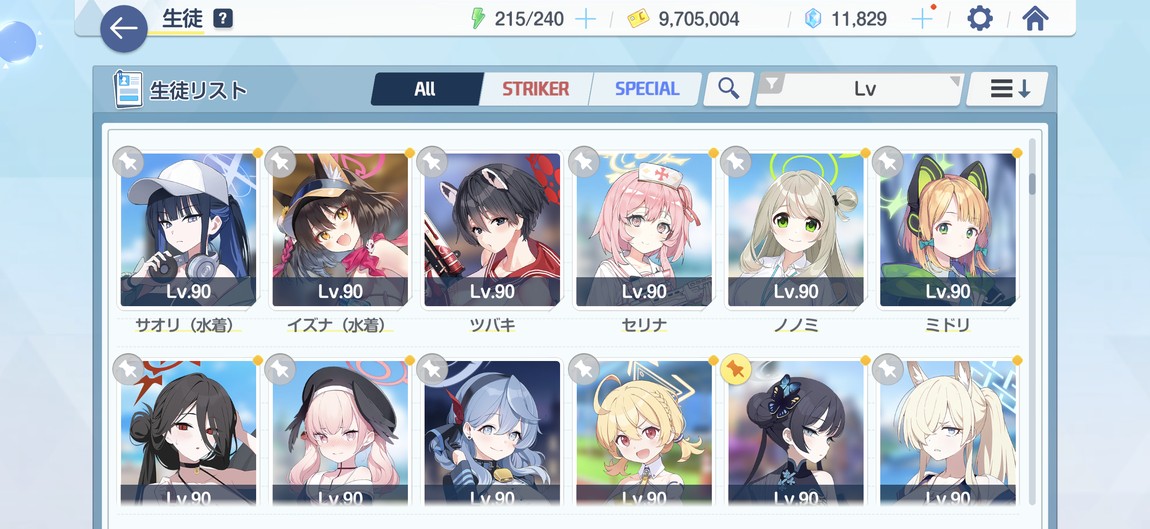Viewport: 1150px width, 529px height.
Task: Switch to the STRIKER tab
Action: point(535,89)
